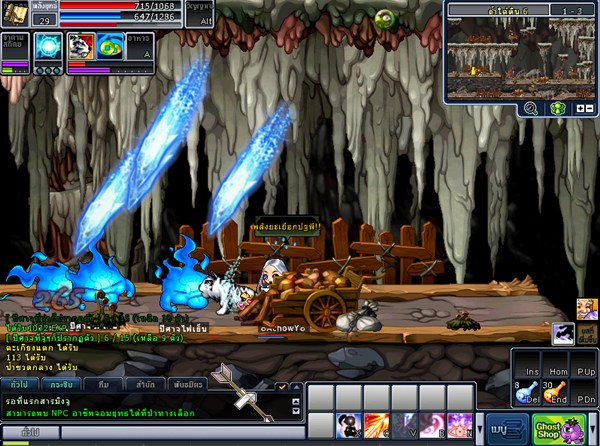Click the green gift icon below minimap
This screenshot has height=446, width=600.
(x=559, y=108)
